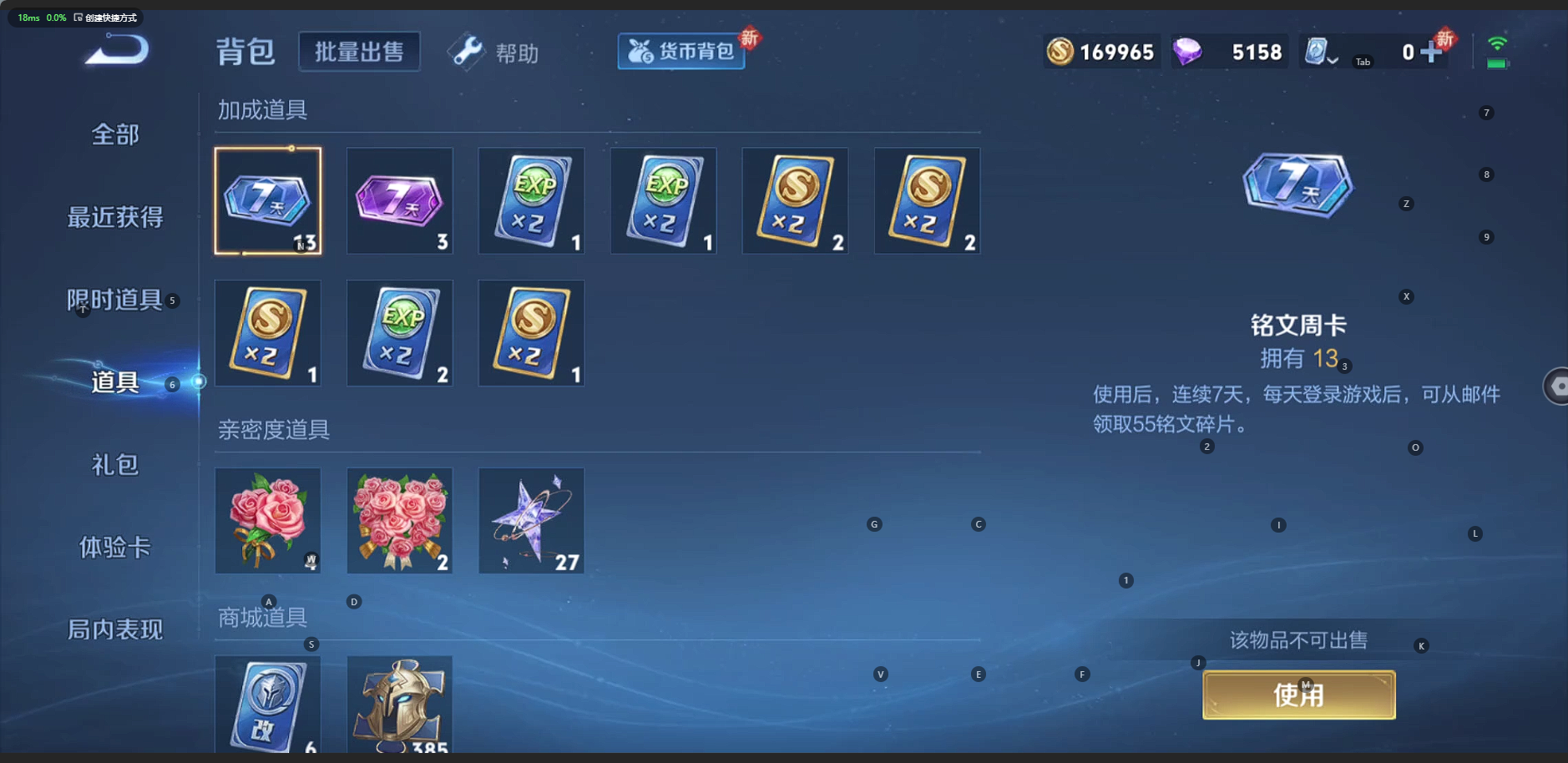Viewport: 1568px width, 763px height.
Task: Open the 货币背包 currency bag
Action: coord(681,52)
